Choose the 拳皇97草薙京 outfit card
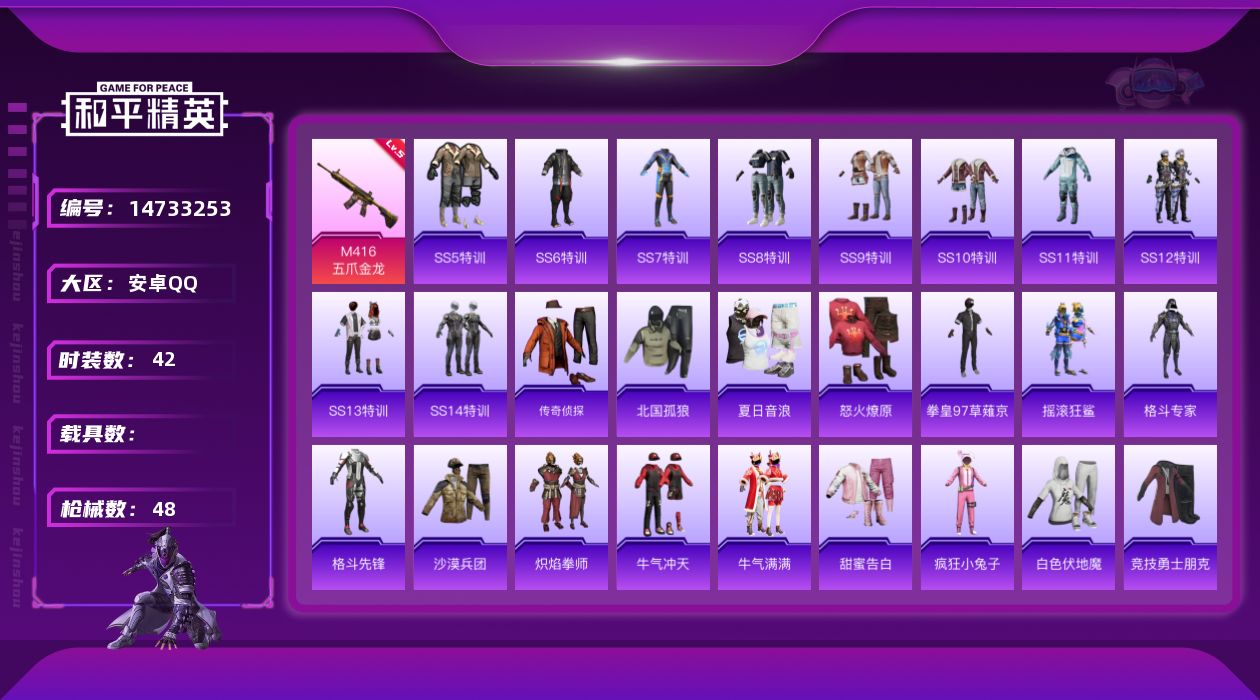 pos(967,364)
